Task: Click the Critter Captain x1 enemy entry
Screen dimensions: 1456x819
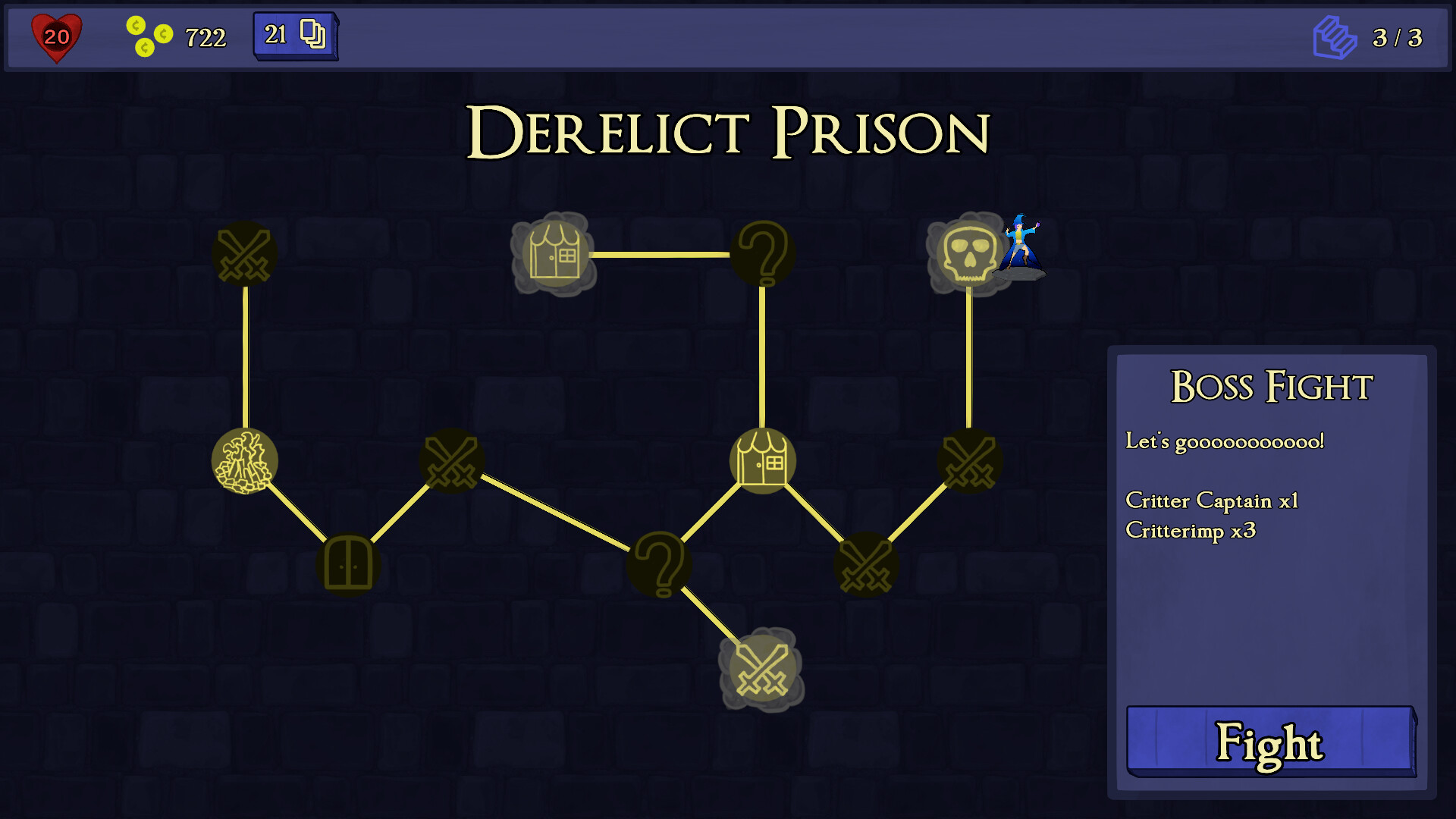Action: 1213,500
